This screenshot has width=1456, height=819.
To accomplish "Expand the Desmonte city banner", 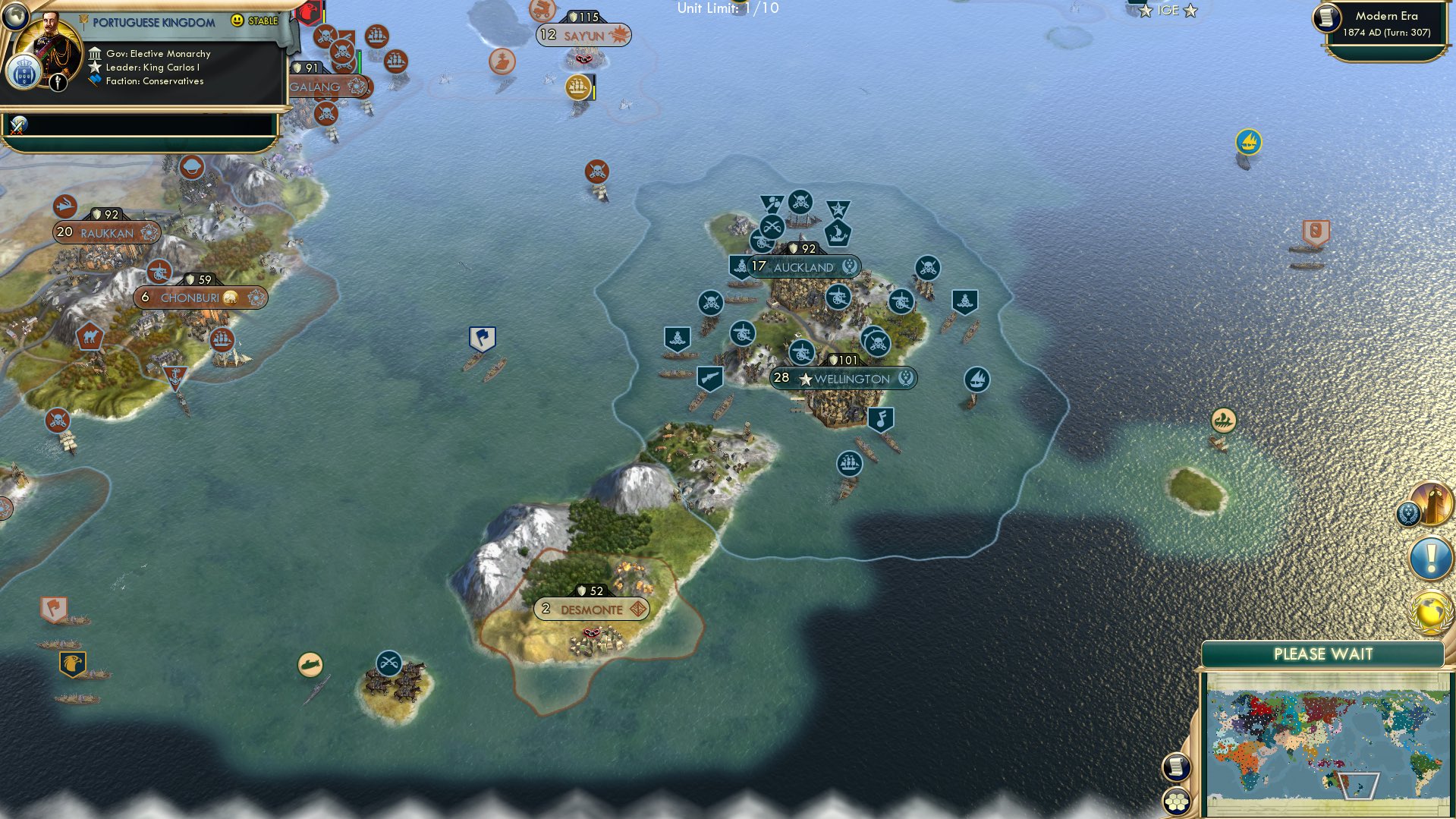I will point(591,608).
